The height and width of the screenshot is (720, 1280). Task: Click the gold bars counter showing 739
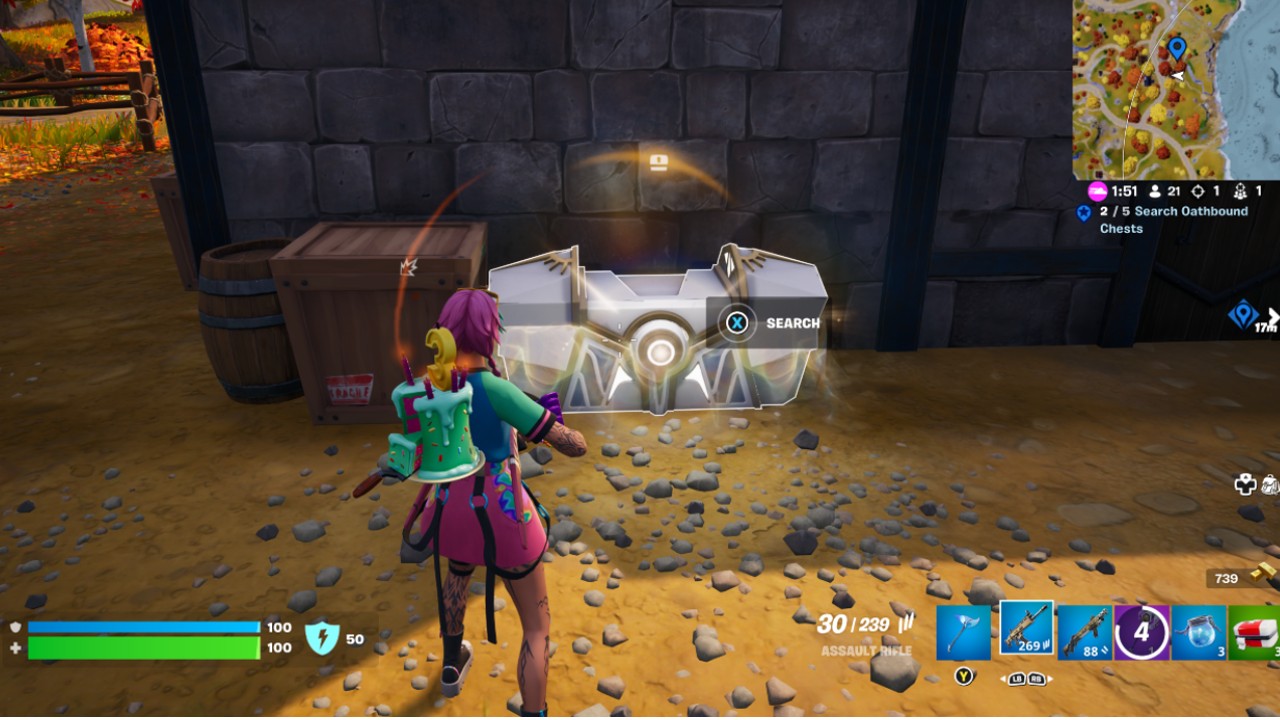[1228, 578]
